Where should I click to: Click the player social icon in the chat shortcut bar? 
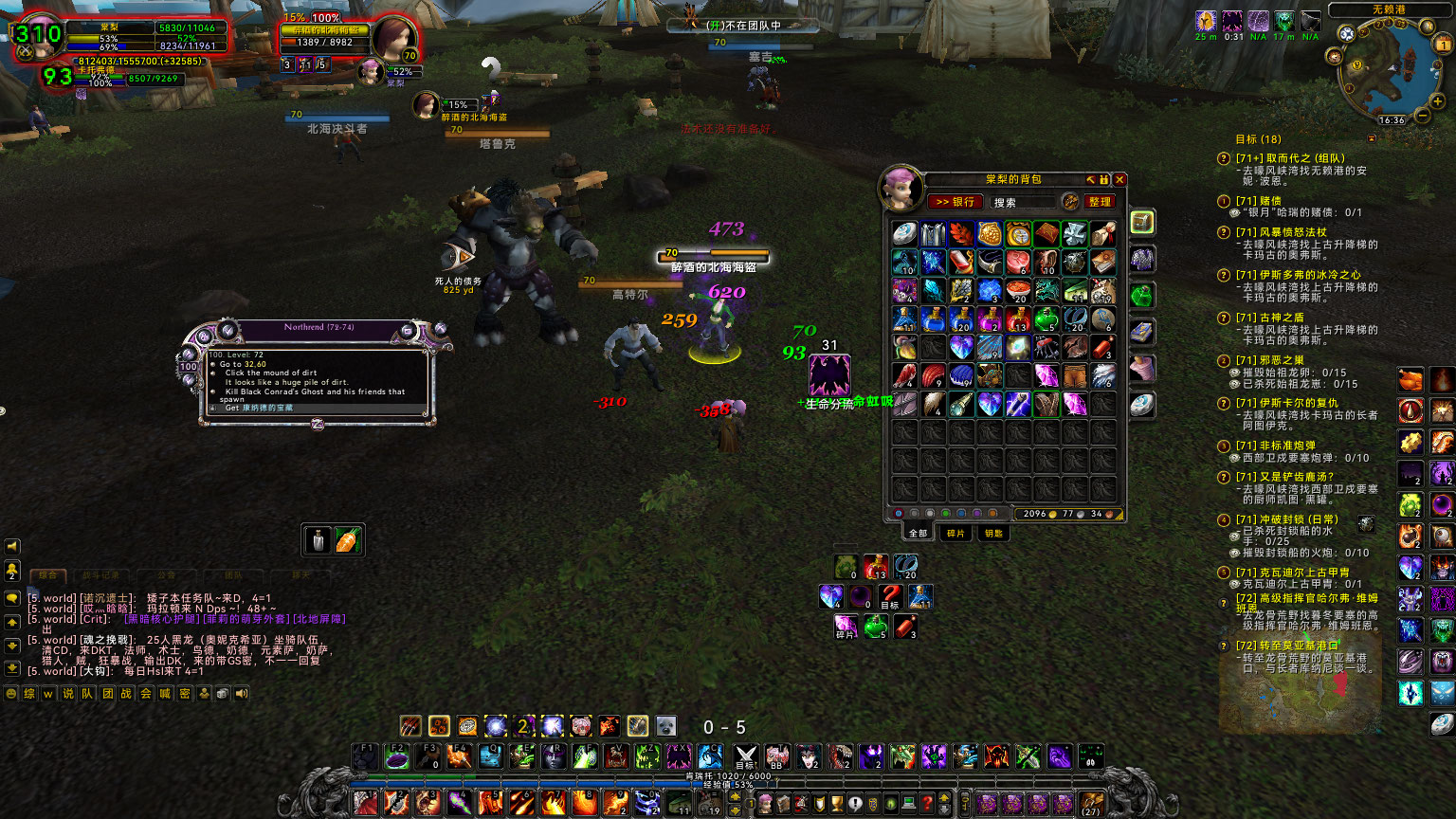(x=205, y=693)
